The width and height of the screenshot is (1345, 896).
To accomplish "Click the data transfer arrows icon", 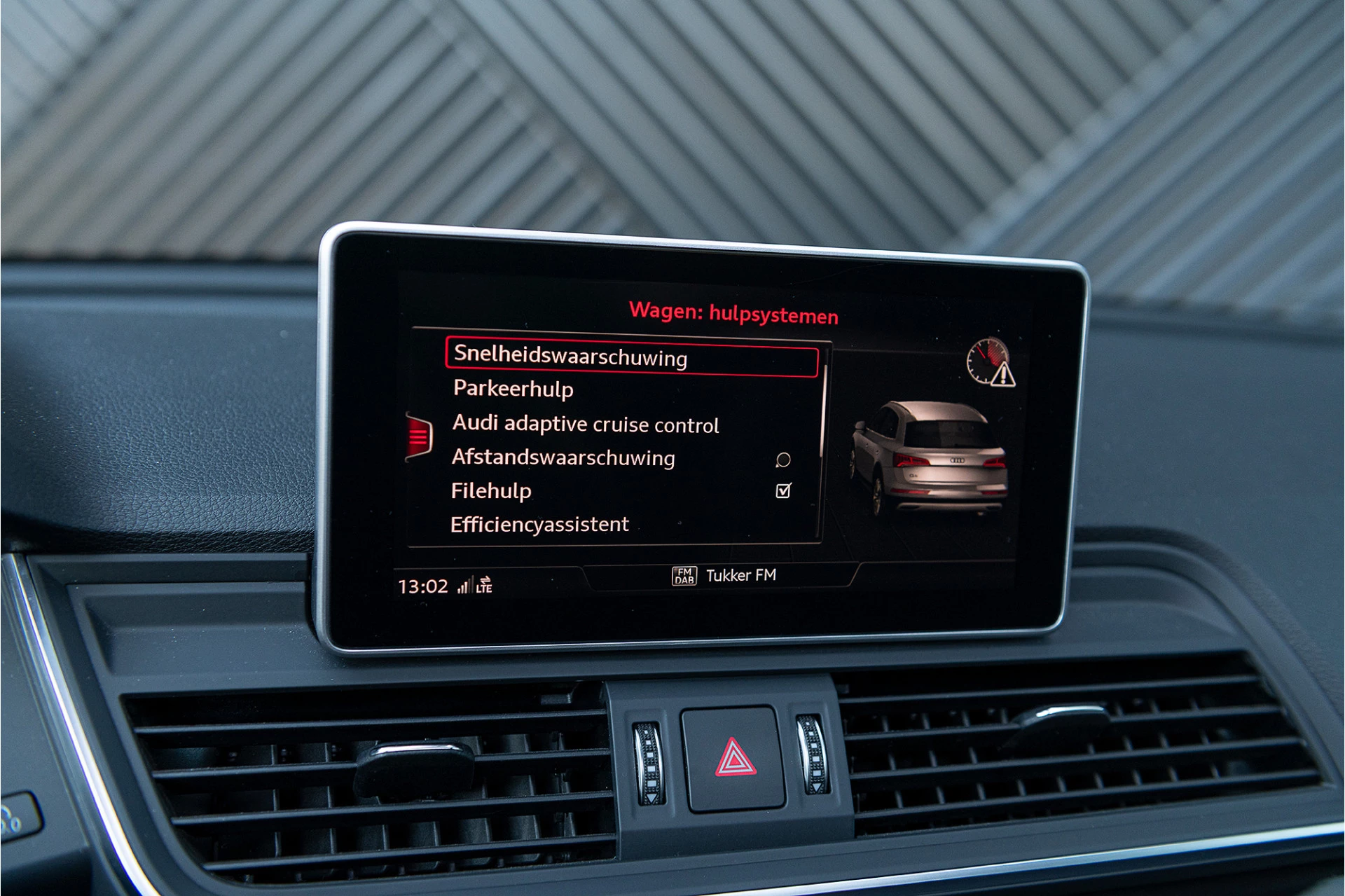I will [485, 580].
